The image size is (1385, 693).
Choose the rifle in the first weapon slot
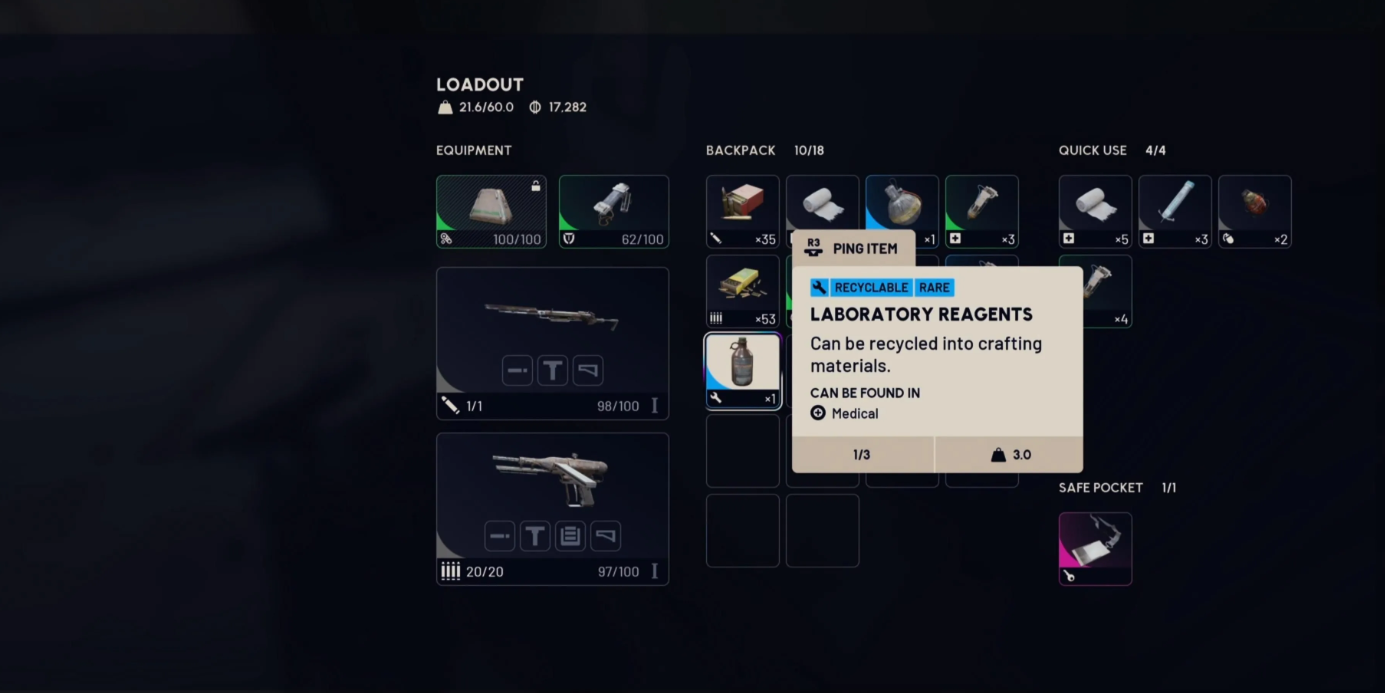552,318
